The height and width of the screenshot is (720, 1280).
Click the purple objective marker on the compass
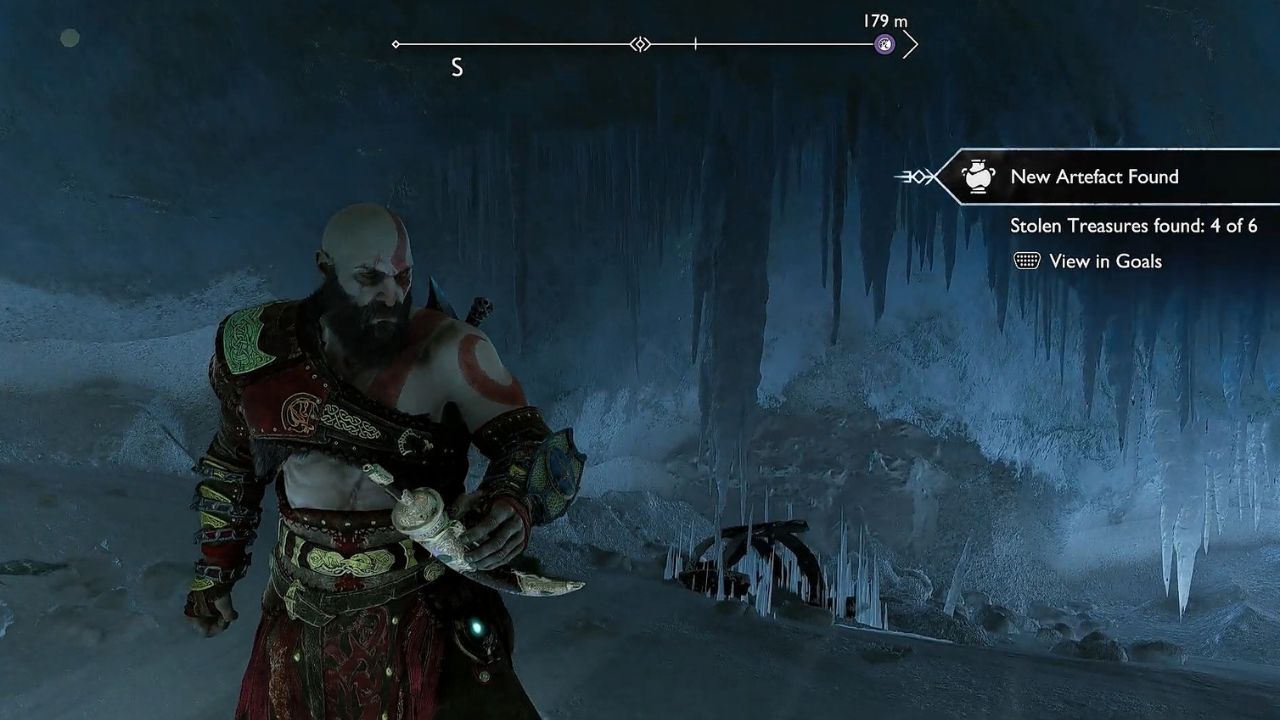coord(884,44)
